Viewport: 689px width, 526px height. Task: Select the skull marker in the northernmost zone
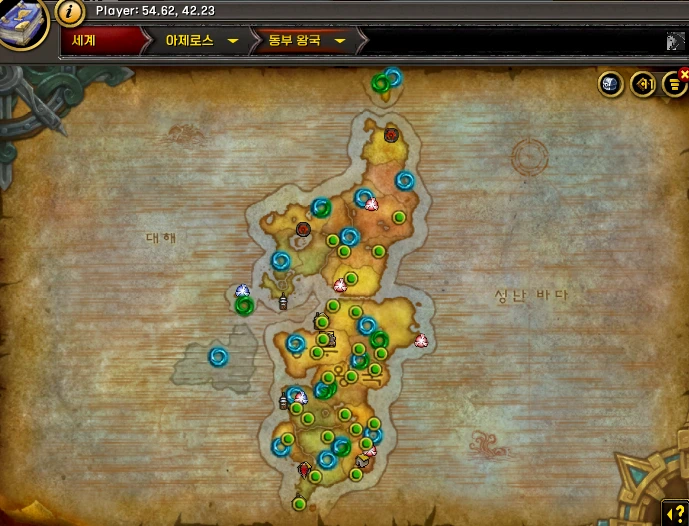point(391,134)
